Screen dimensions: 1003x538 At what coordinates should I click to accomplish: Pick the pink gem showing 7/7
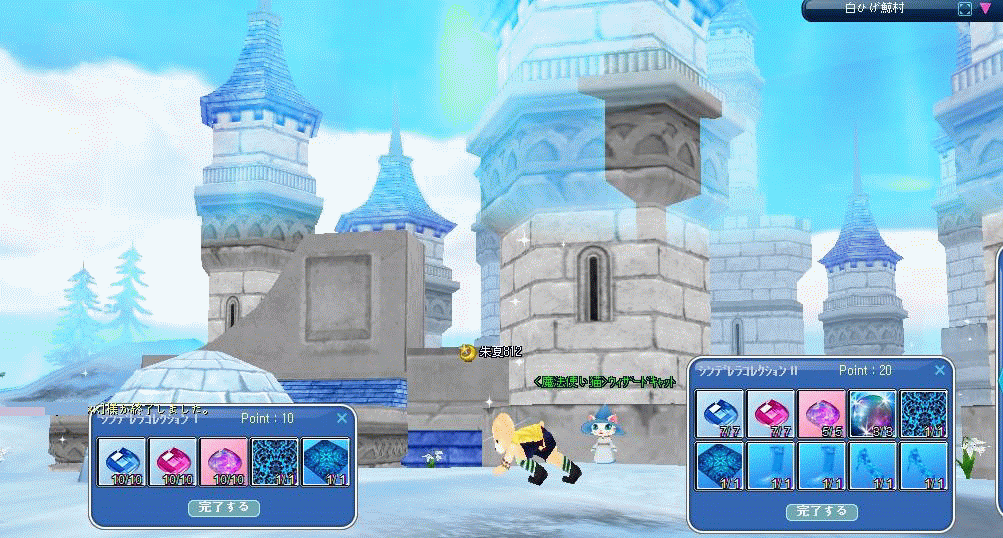(x=771, y=414)
